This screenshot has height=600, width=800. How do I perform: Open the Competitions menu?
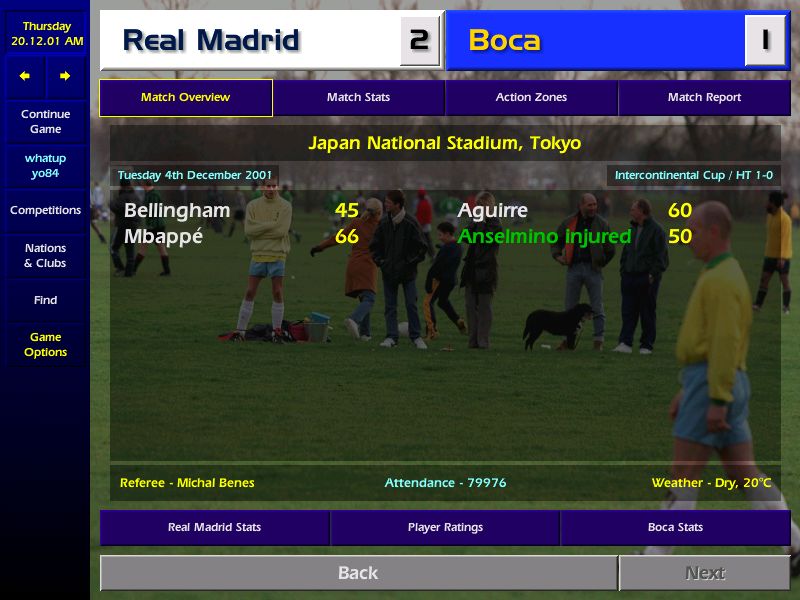[45, 211]
